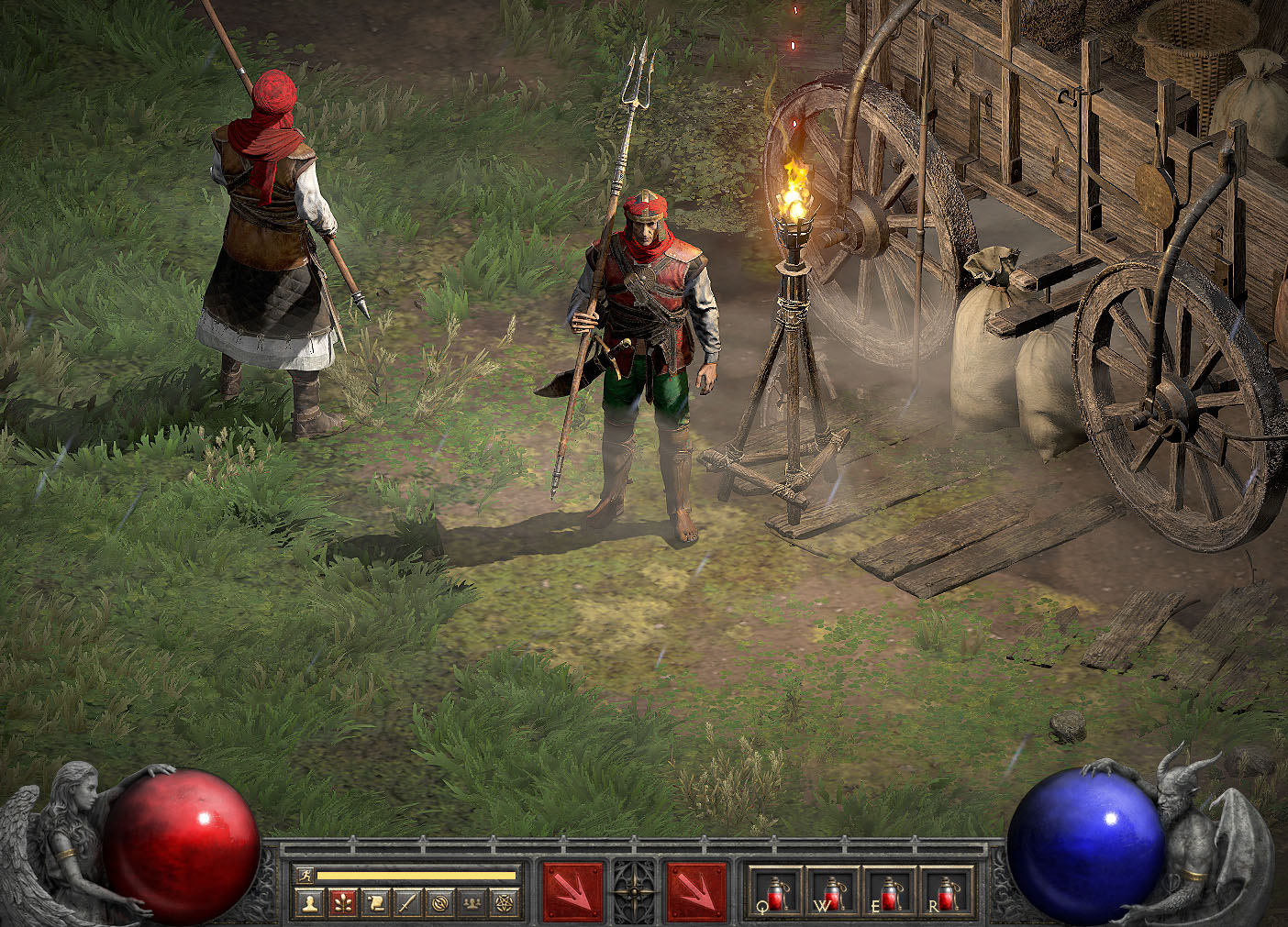Open the pentagram game menu icon
Screen dimensions: 1288x927
click(x=505, y=903)
